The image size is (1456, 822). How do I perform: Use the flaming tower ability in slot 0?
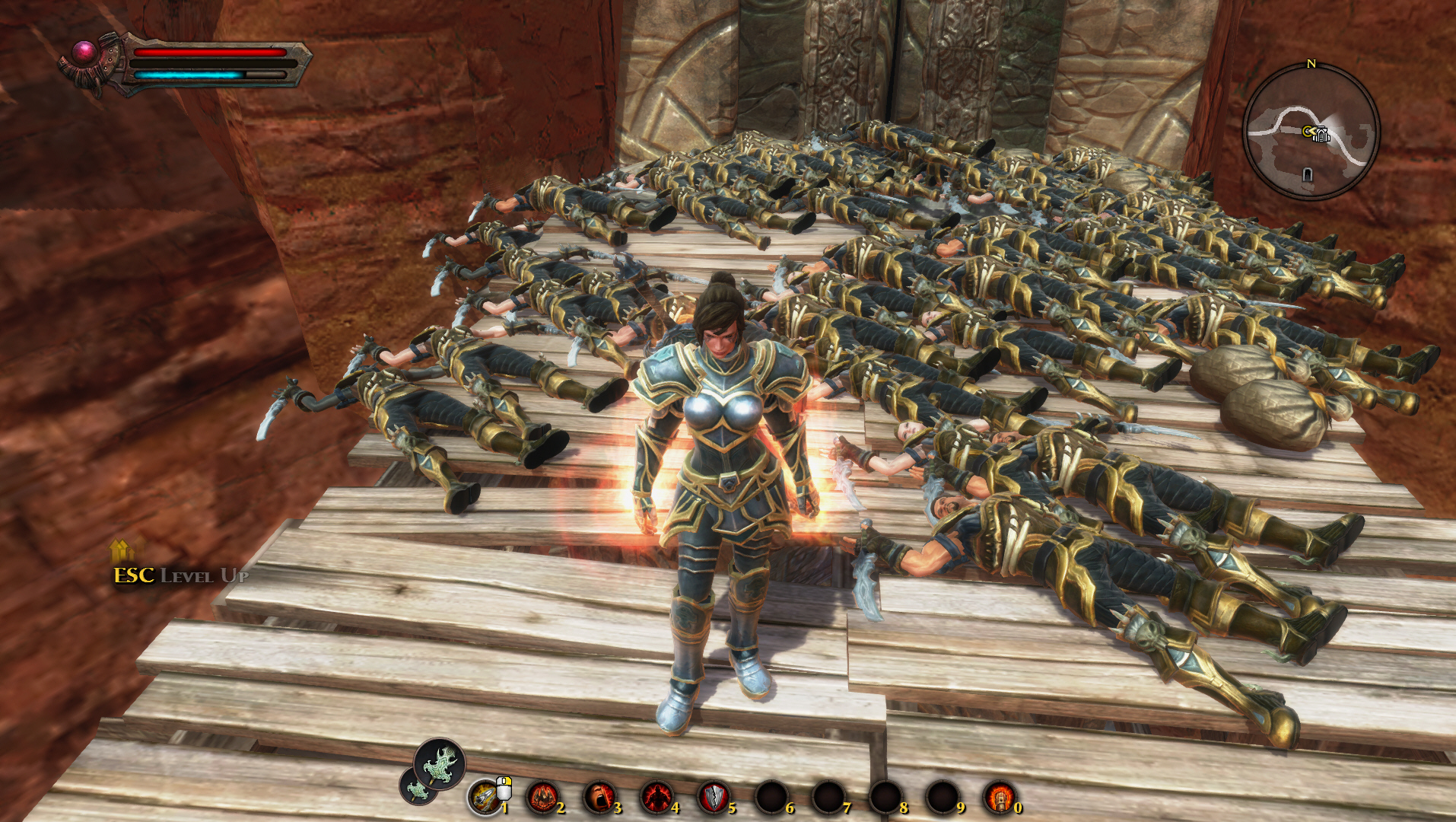point(1000,797)
